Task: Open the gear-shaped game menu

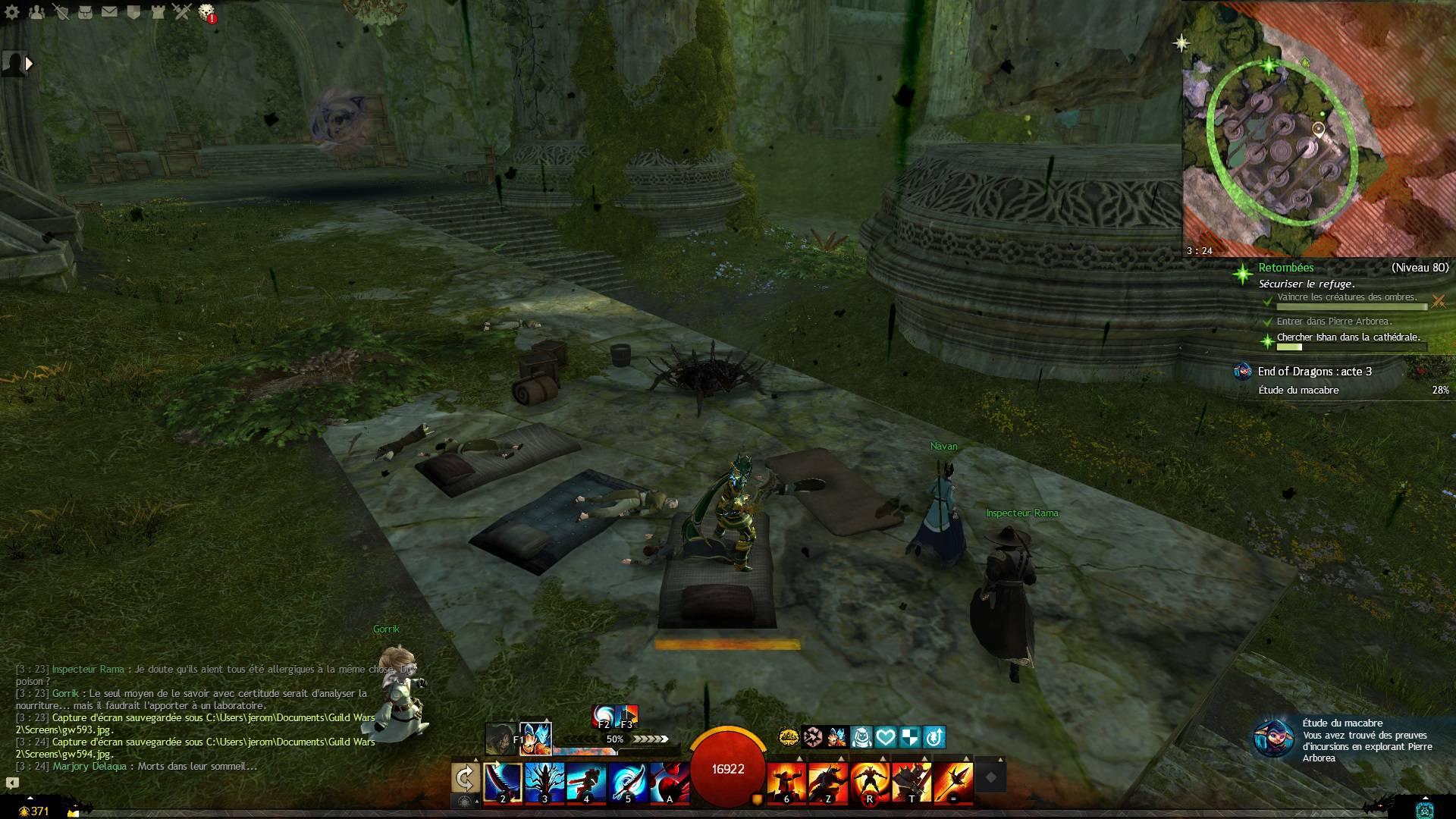Action: tap(12, 12)
